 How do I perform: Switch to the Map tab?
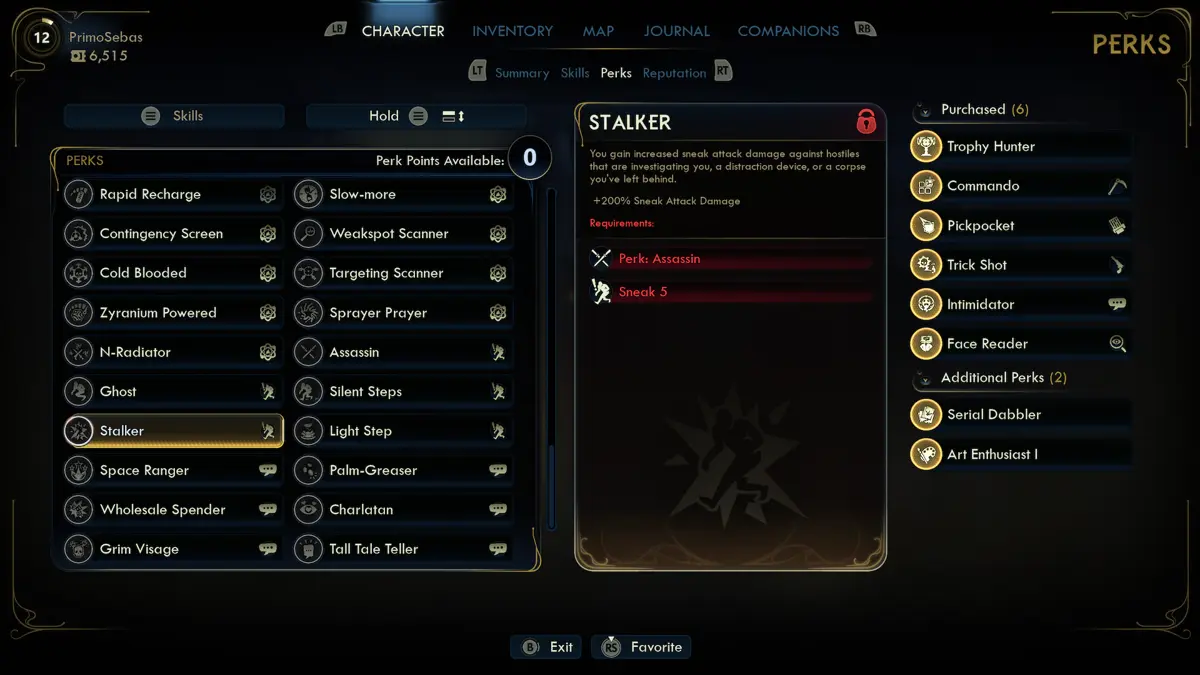tap(598, 31)
